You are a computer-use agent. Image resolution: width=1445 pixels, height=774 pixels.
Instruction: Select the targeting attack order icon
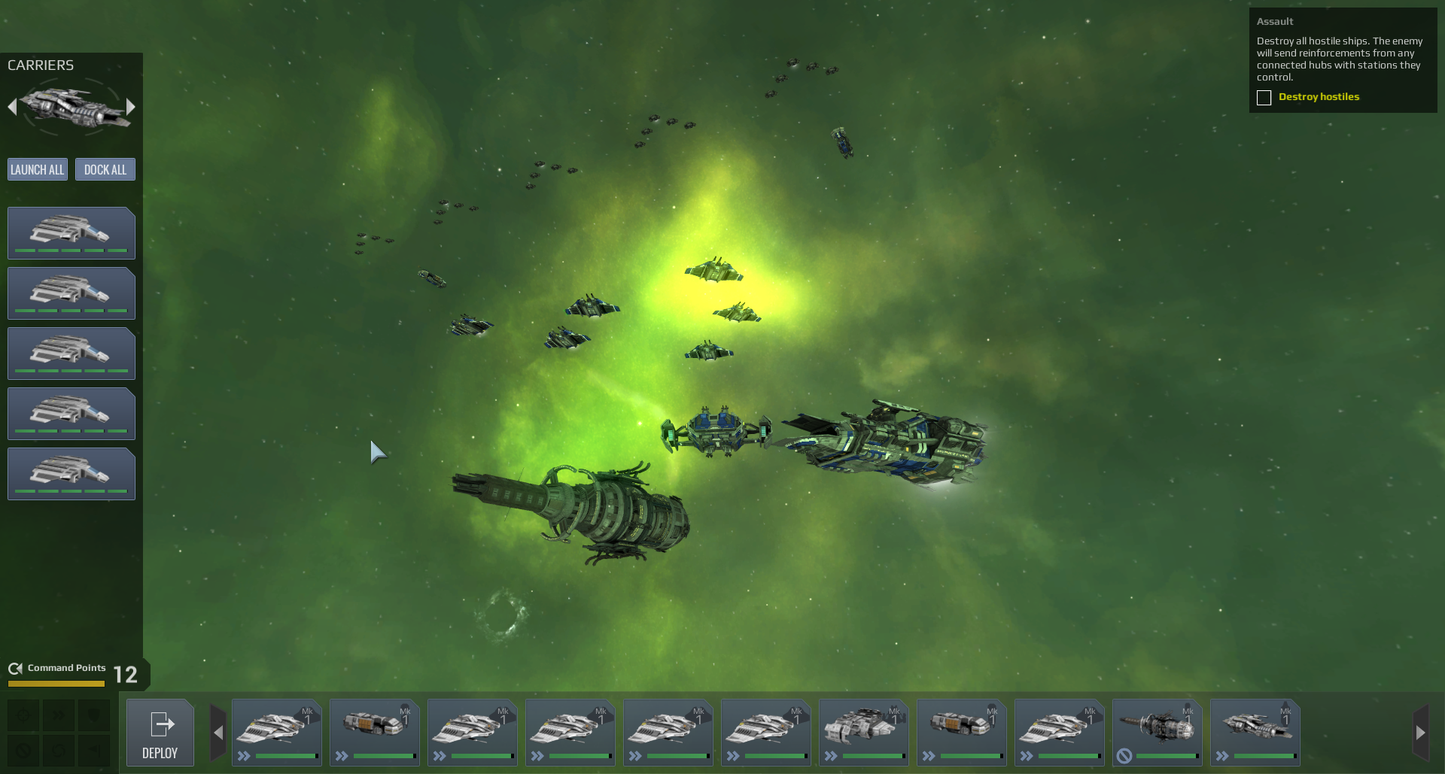pyautogui.click(x=23, y=715)
